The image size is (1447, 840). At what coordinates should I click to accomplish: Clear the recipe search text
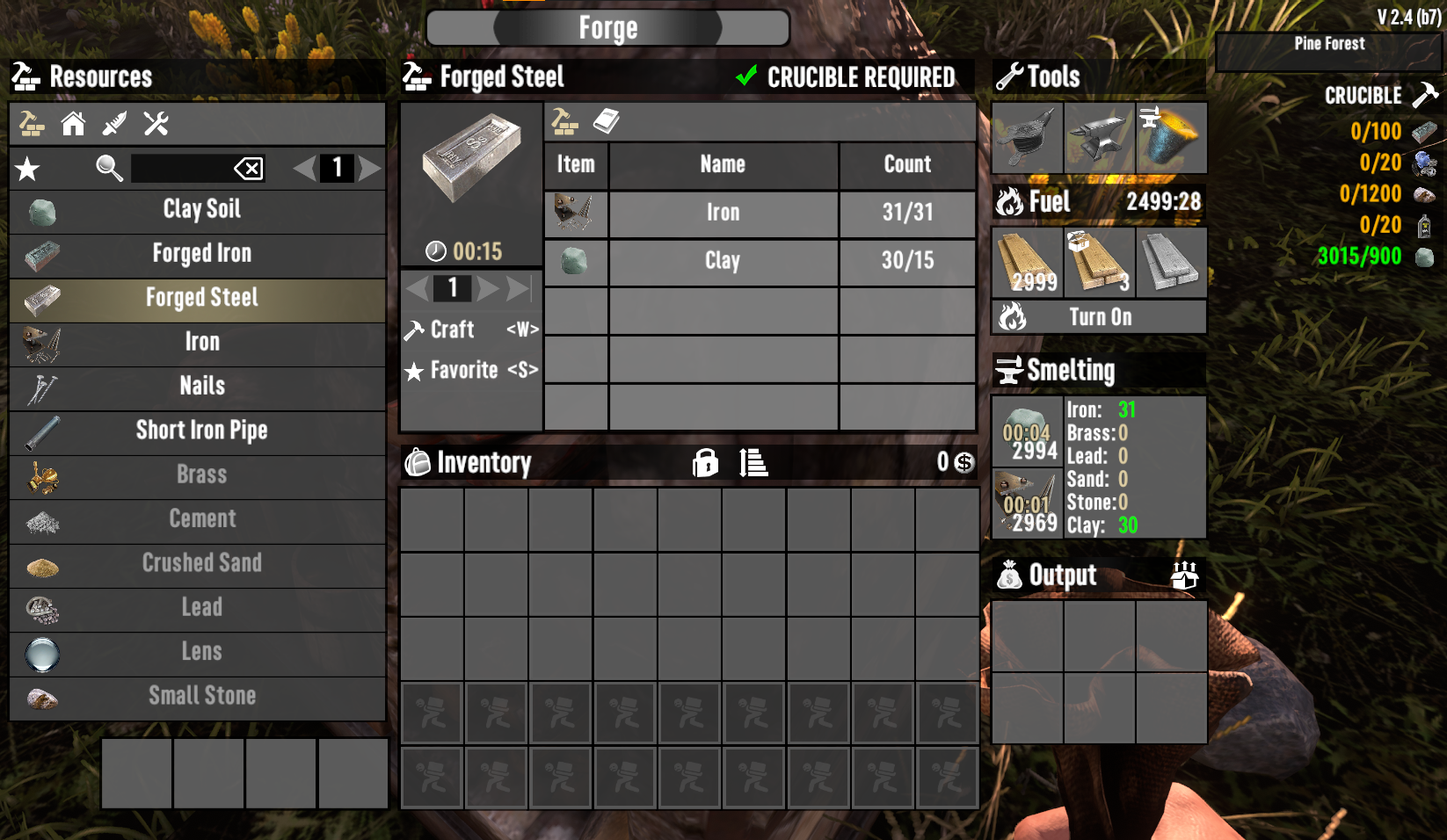pyautogui.click(x=249, y=168)
